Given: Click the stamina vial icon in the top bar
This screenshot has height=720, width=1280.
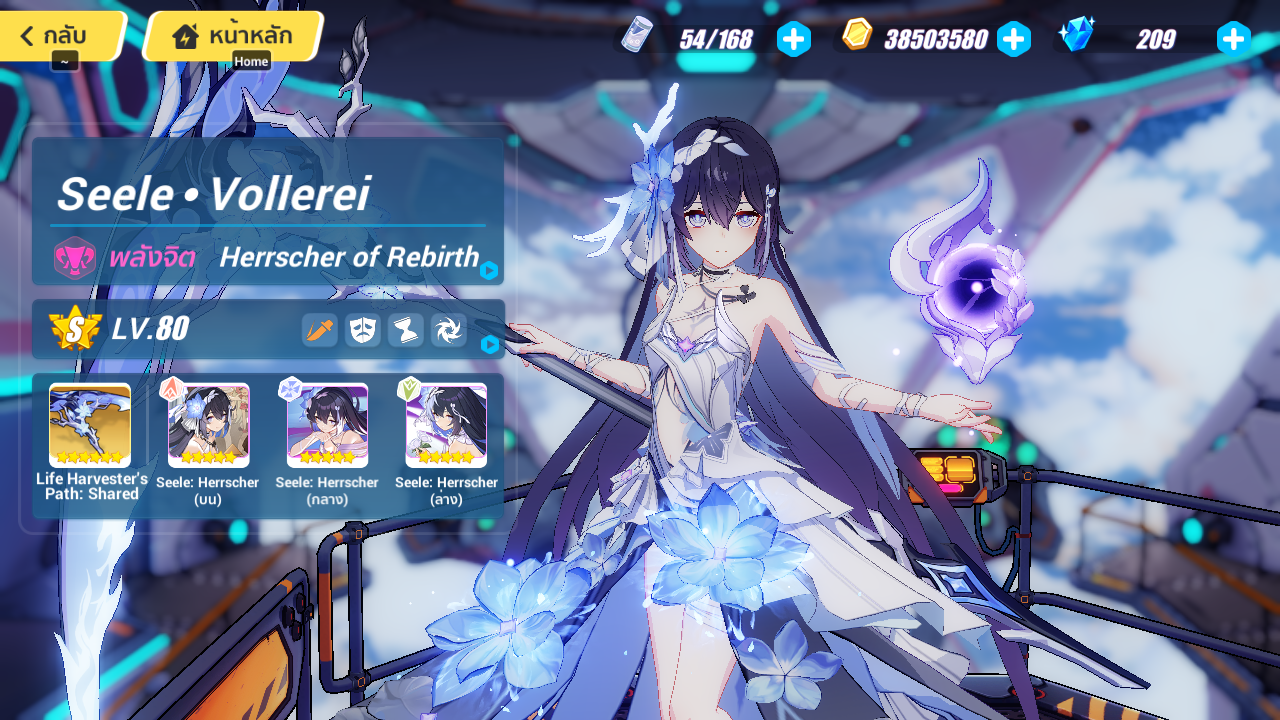Looking at the screenshot, I should pos(637,38).
